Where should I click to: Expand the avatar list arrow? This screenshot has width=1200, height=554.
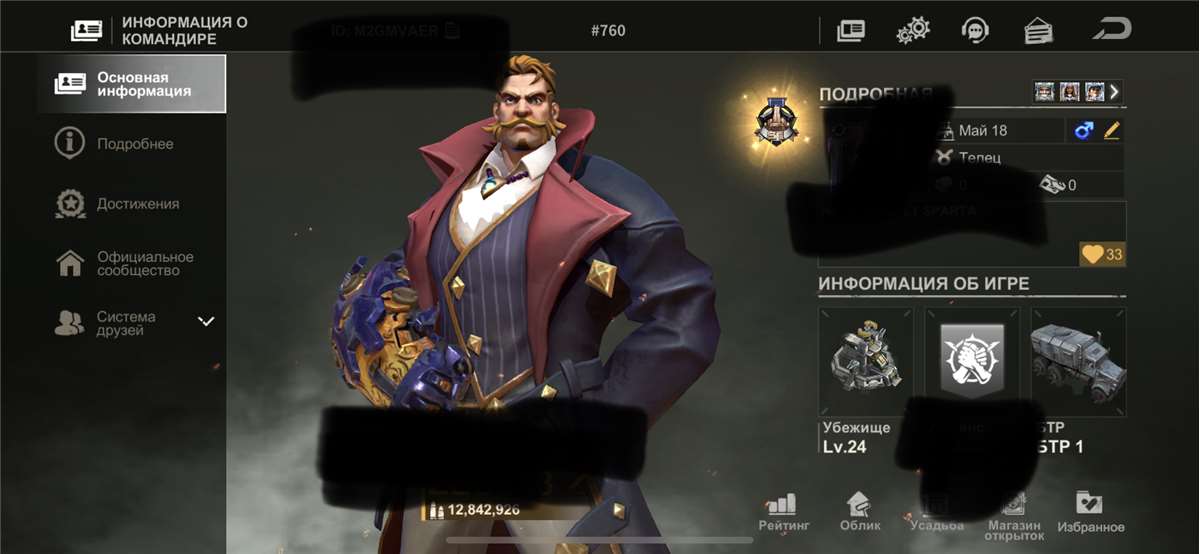tap(1114, 92)
